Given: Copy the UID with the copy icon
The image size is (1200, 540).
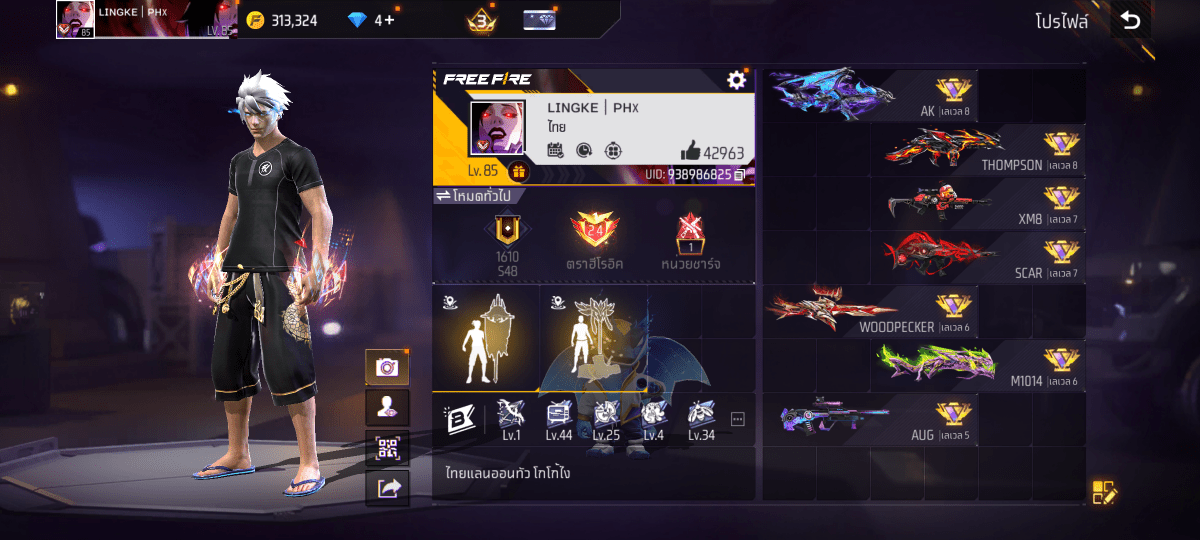Looking at the screenshot, I should point(740,174).
